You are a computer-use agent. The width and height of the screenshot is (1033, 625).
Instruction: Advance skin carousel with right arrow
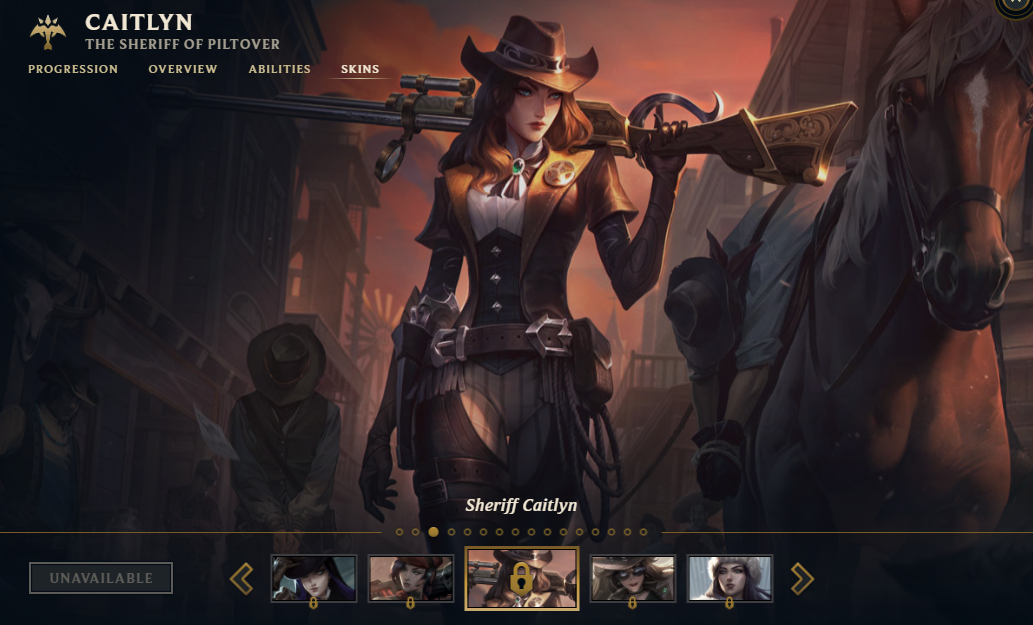[802, 578]
